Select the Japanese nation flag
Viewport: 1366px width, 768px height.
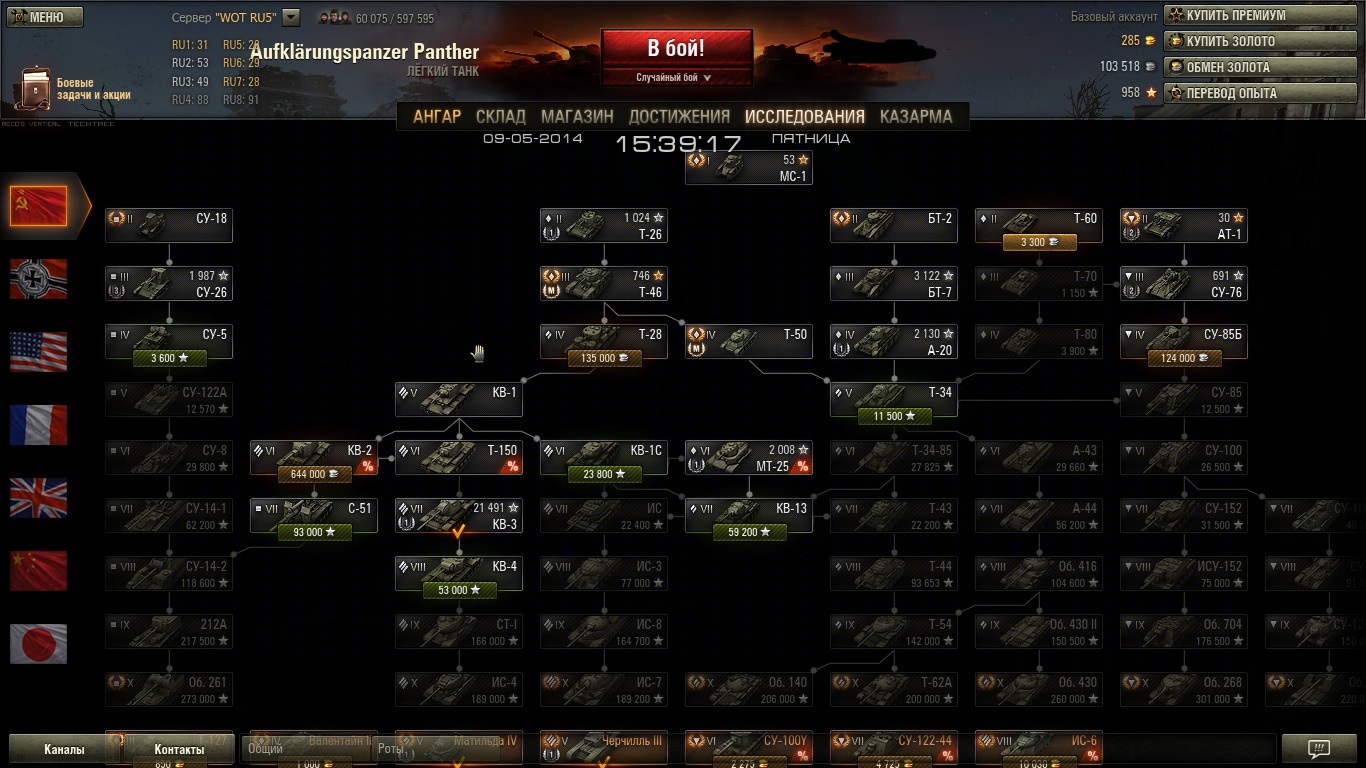[x=39, y=644]
